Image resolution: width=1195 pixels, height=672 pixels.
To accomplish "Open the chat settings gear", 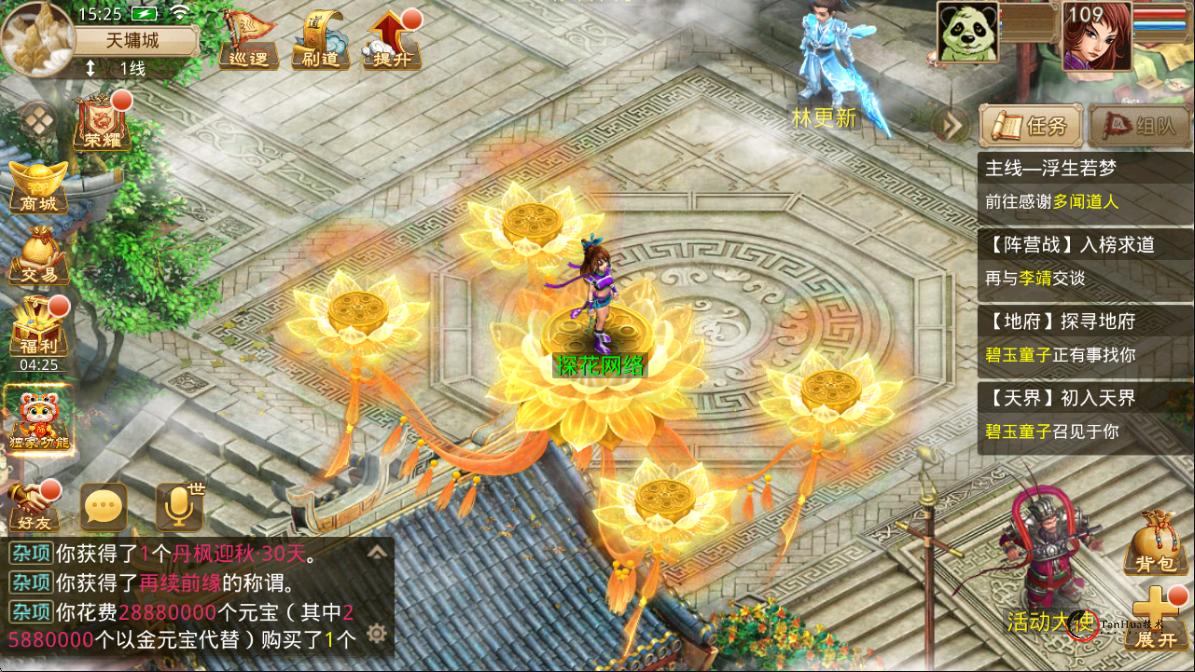I will 376,633.
